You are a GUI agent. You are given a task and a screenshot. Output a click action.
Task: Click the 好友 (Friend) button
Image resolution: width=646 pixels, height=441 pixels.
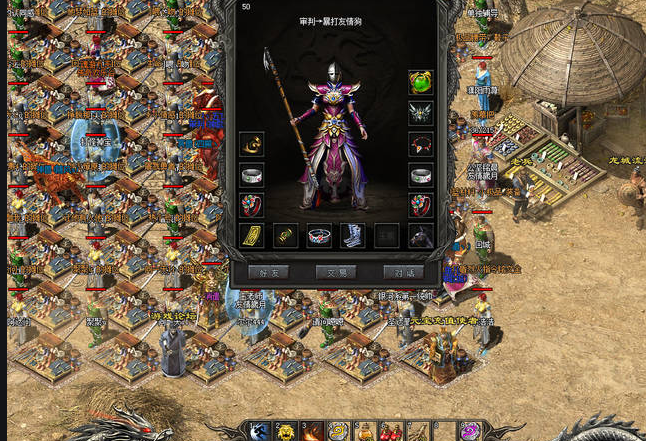coord(268,272)
